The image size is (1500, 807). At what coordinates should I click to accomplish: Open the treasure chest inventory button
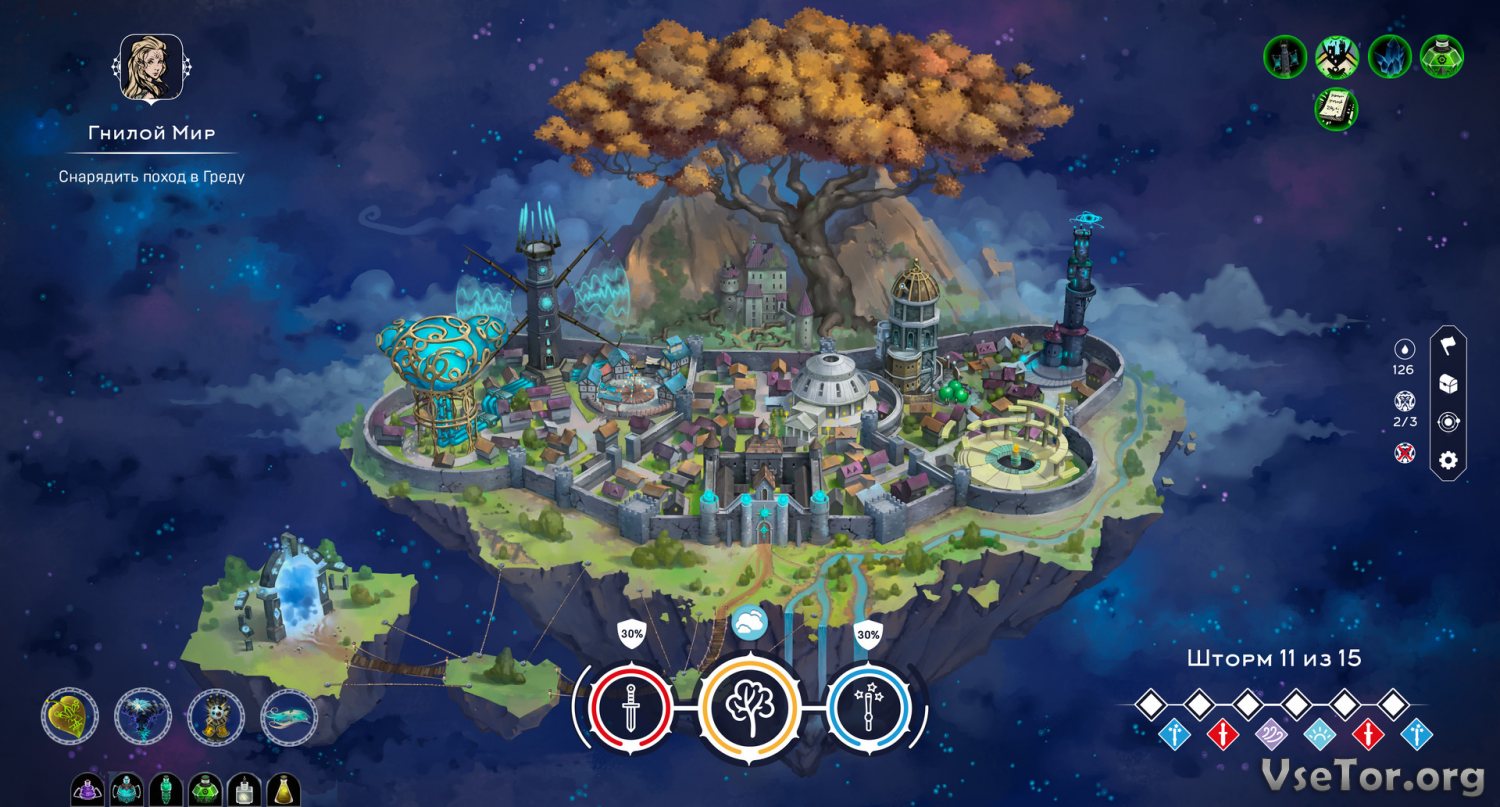point(1448,384)
